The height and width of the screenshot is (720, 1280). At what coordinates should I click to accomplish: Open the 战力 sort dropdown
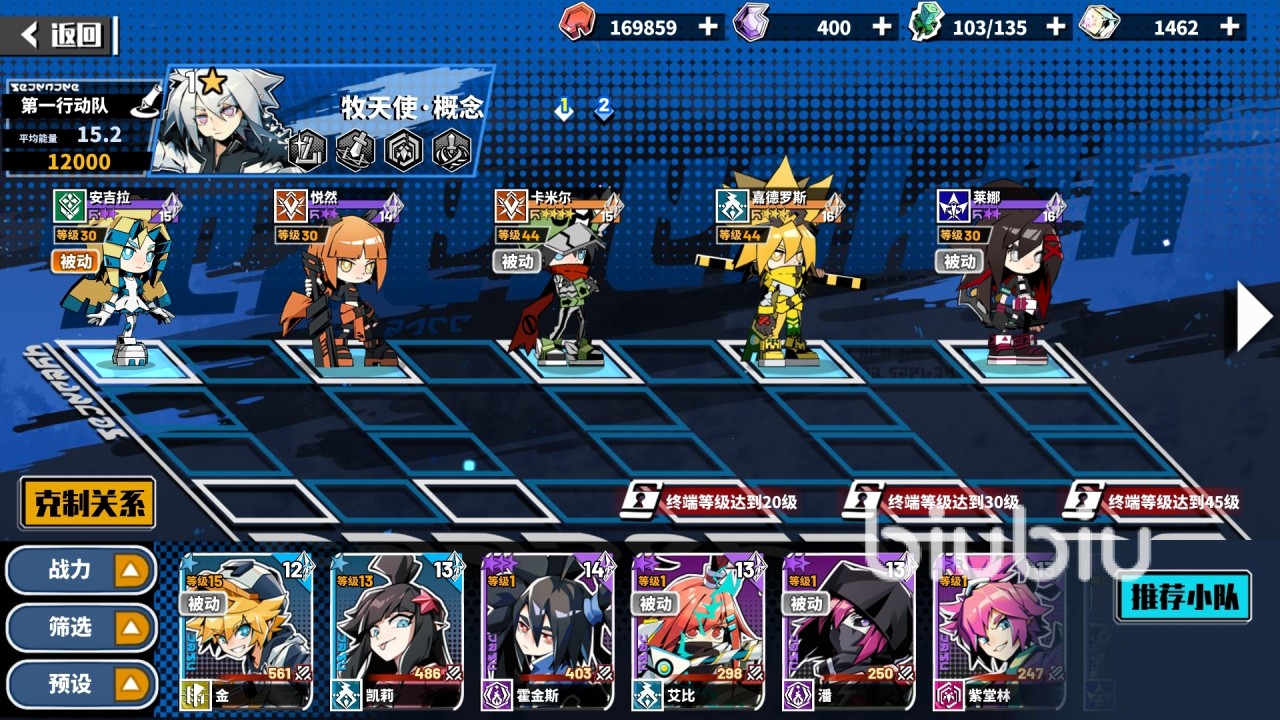pos(82,570)
